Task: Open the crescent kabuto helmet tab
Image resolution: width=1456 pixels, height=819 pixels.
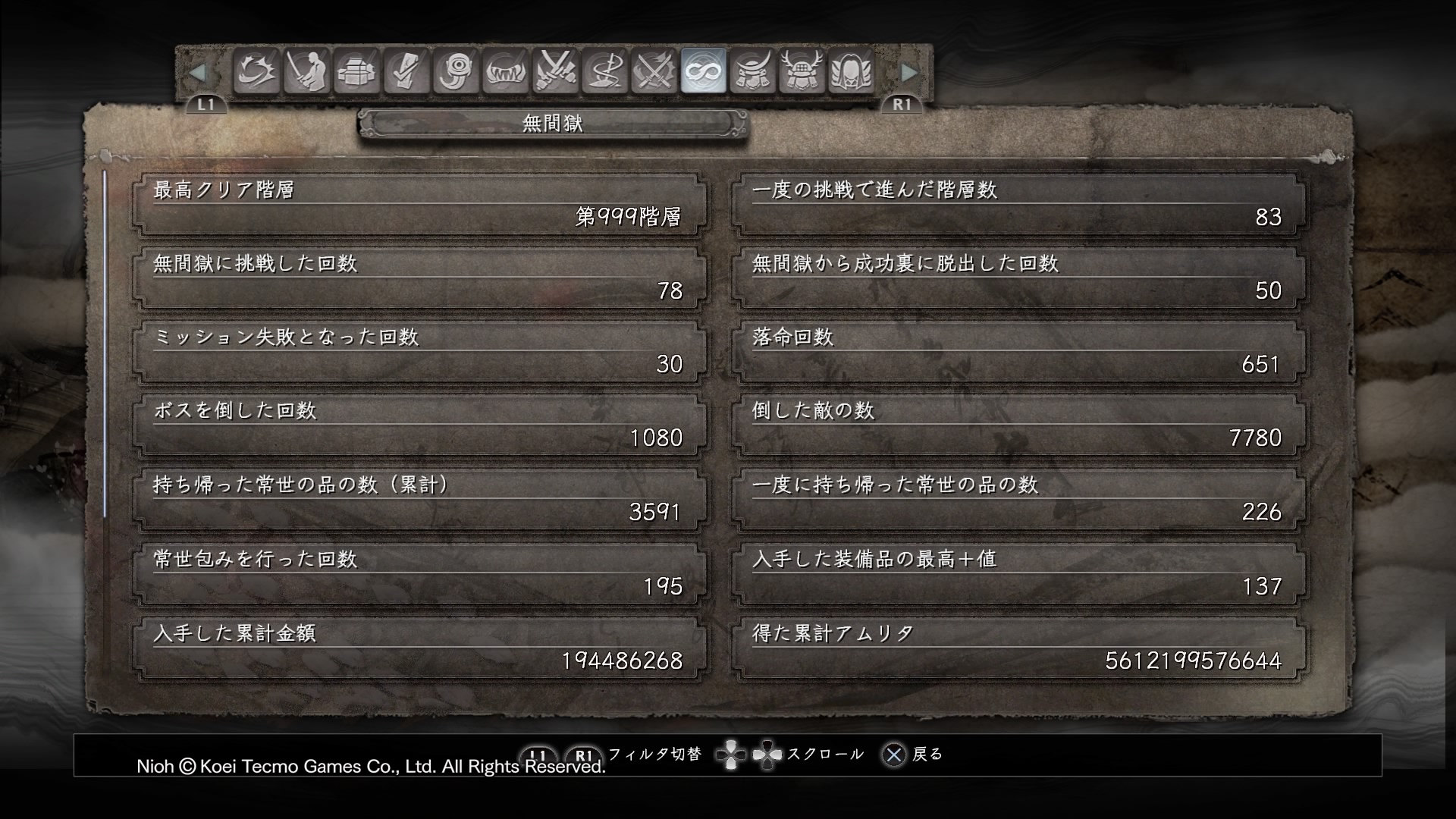Action: [x=753, y=72]
